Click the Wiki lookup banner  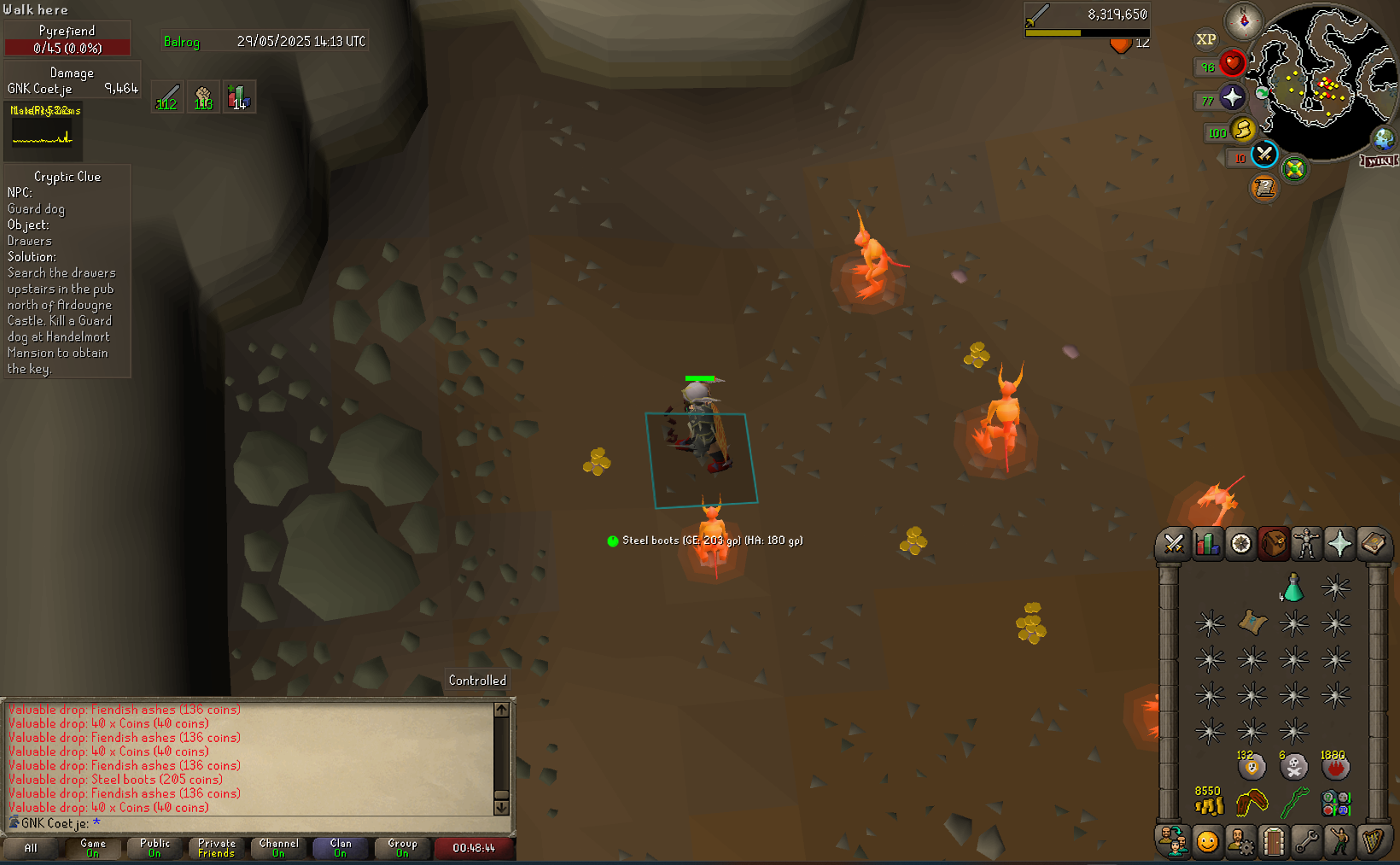pyautogui.click(x=1379, y=161)
